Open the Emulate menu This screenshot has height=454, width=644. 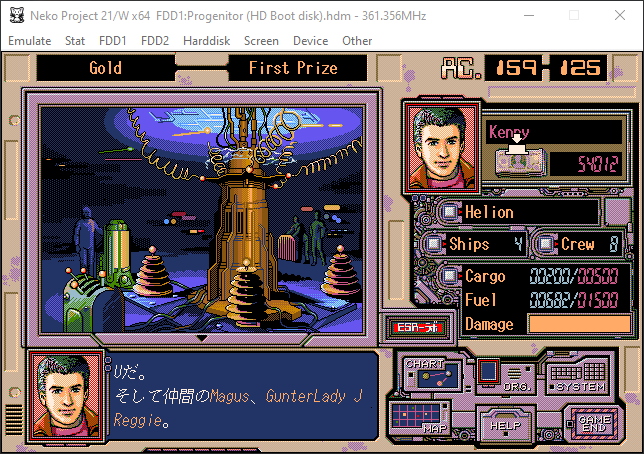(29, 41)
